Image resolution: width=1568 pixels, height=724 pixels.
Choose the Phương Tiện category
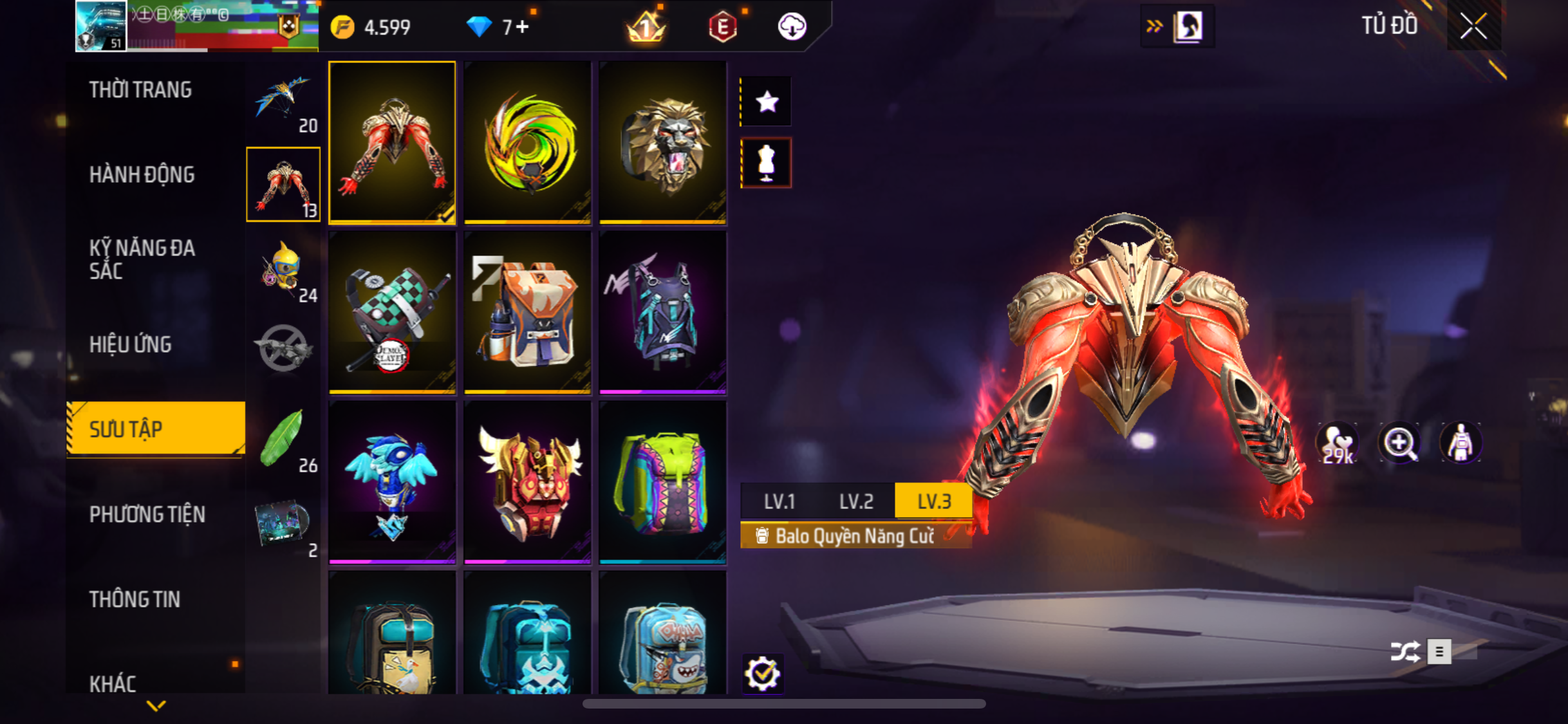[x=147, y=515]
